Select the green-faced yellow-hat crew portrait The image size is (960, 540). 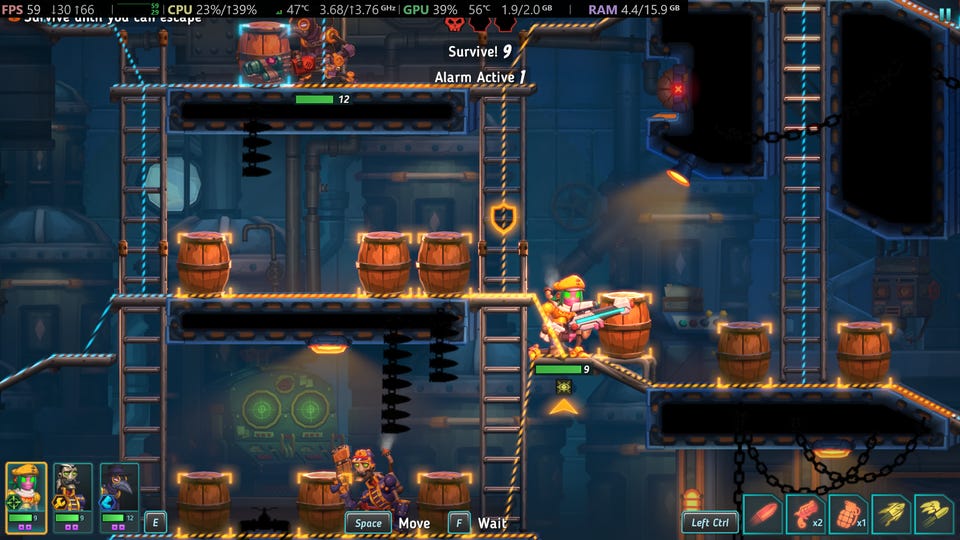[x=26, y=487]
